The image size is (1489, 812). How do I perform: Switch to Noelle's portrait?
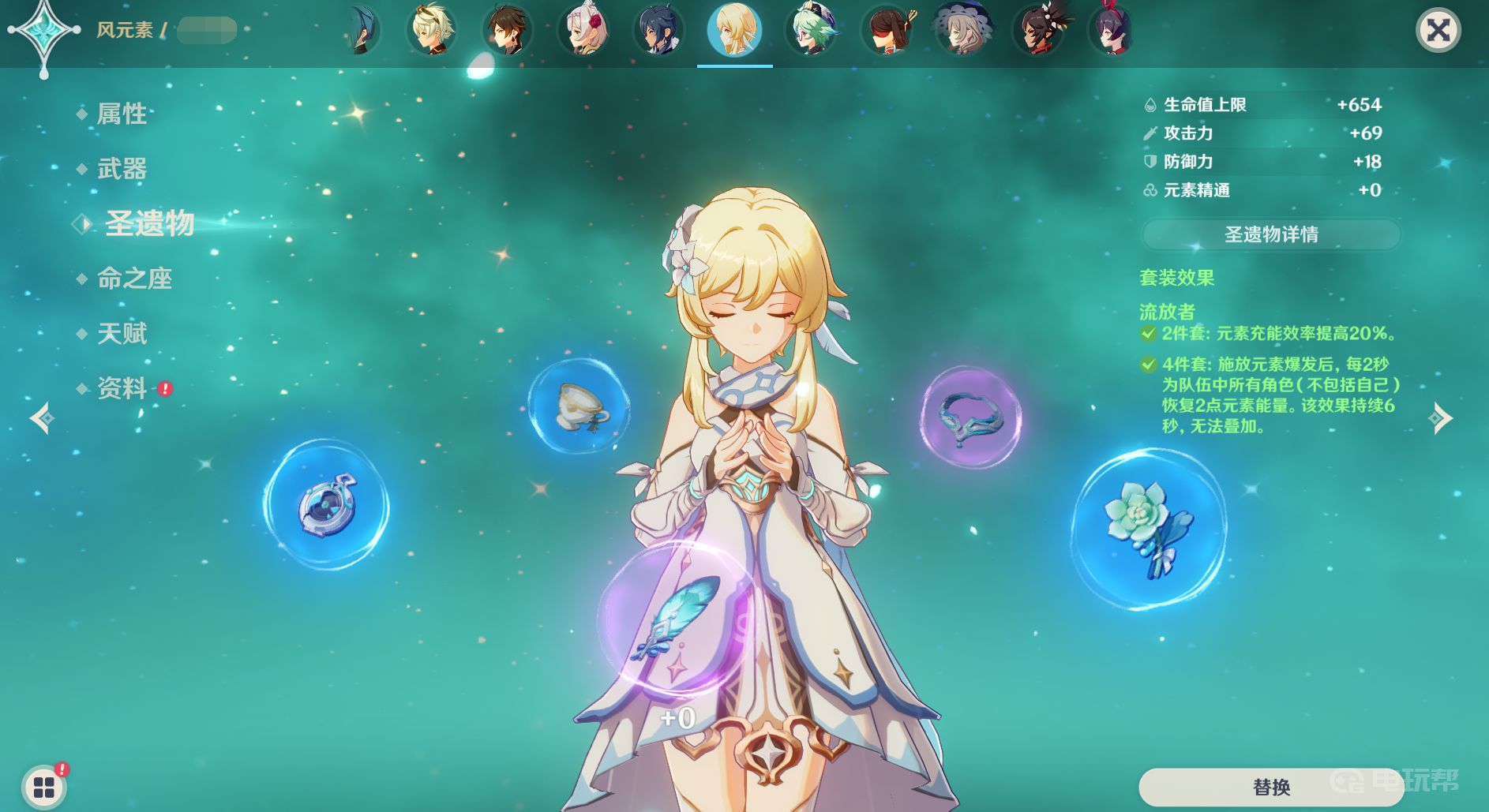click(583, 31)
